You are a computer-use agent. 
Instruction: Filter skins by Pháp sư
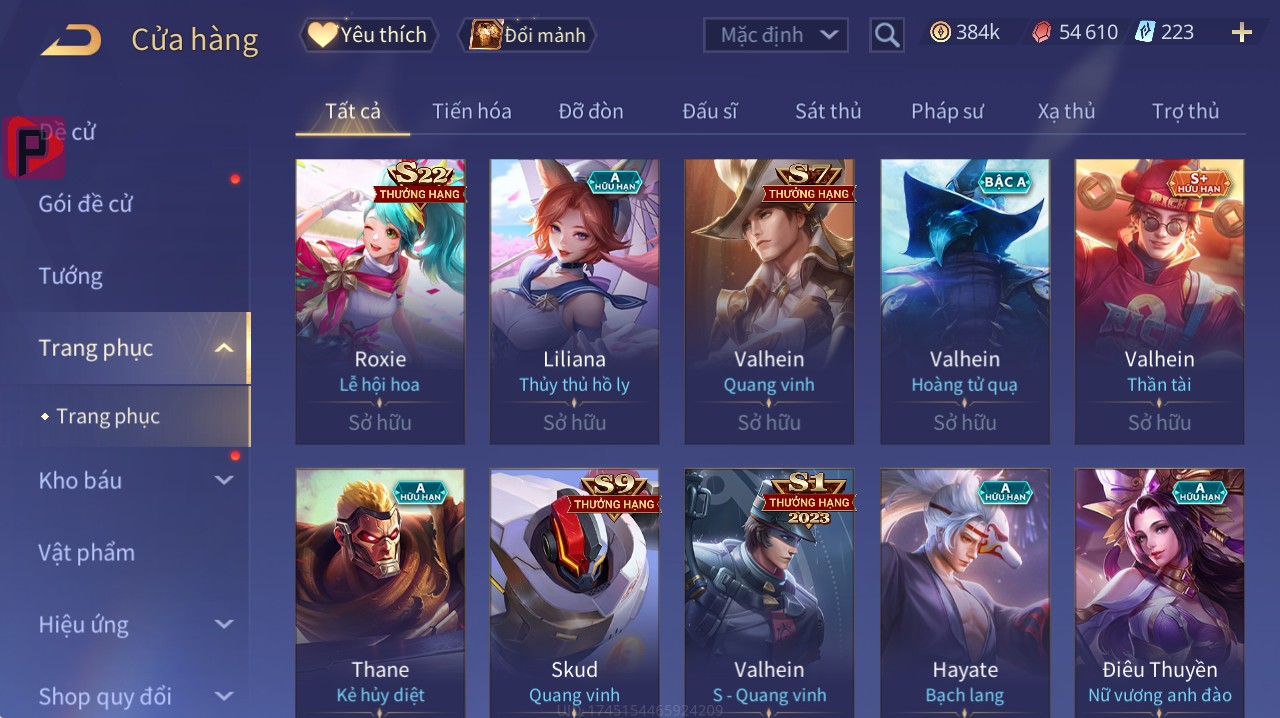click(947, 111)
